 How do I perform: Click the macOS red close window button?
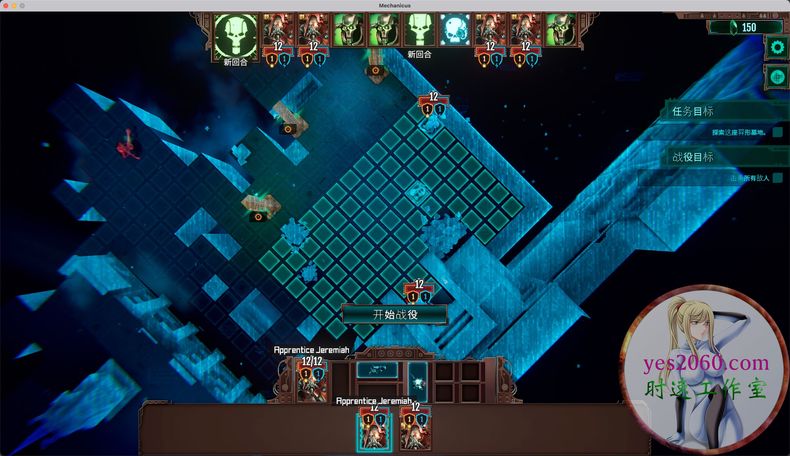[6, 5]
